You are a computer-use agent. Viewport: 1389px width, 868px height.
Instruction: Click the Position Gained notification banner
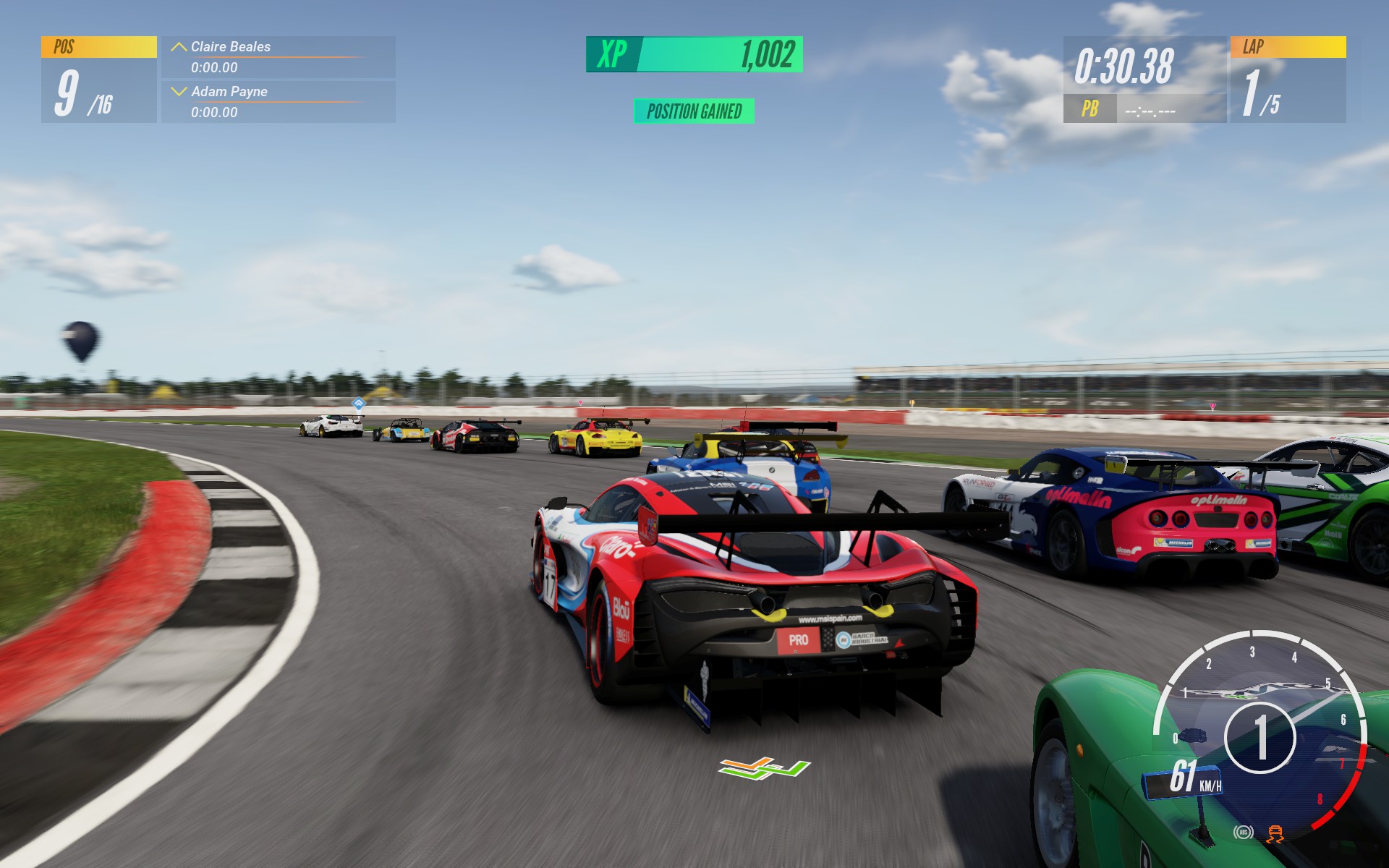(694, 111)
